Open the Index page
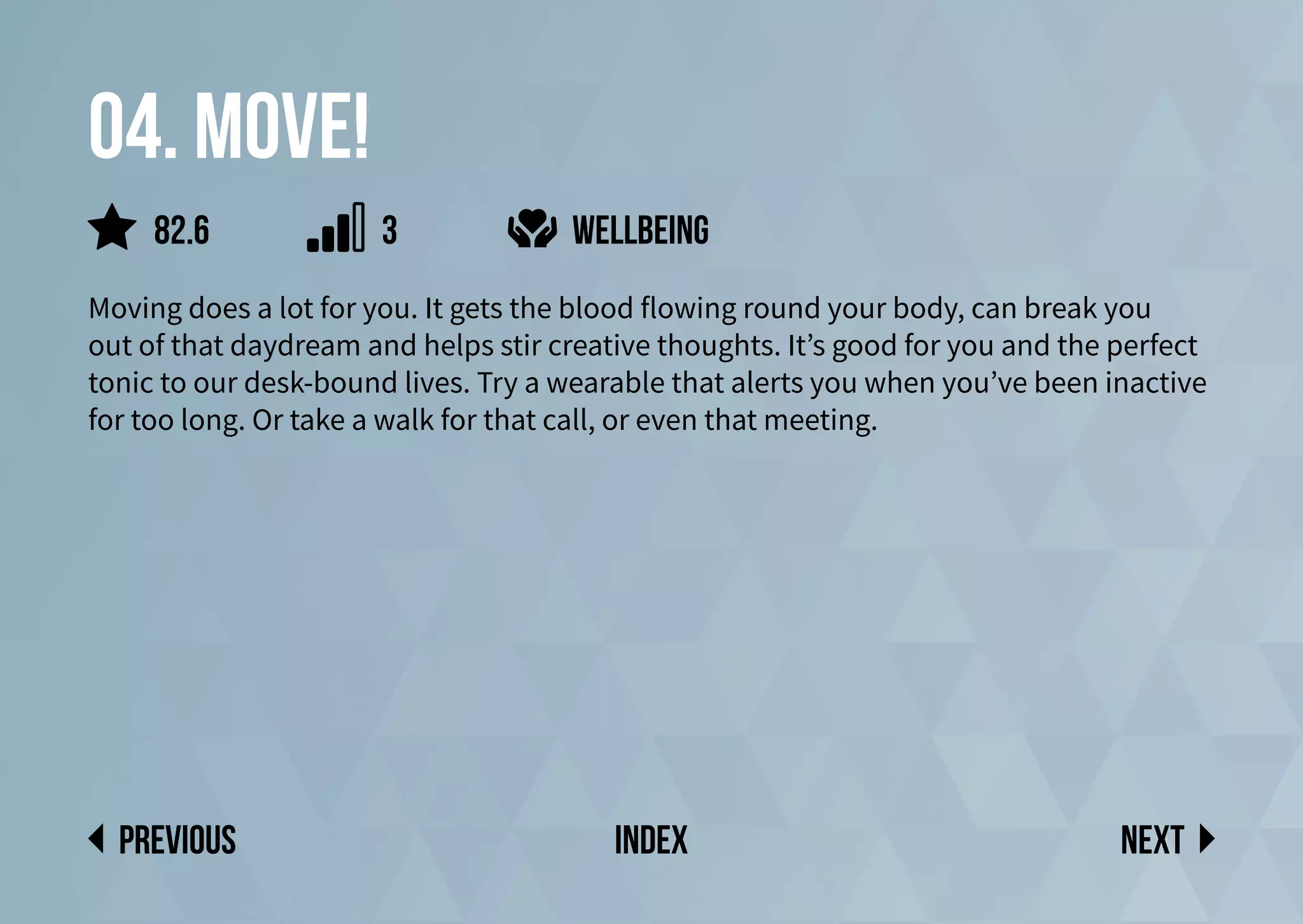The image size is (1303, 924). [651, 839]
